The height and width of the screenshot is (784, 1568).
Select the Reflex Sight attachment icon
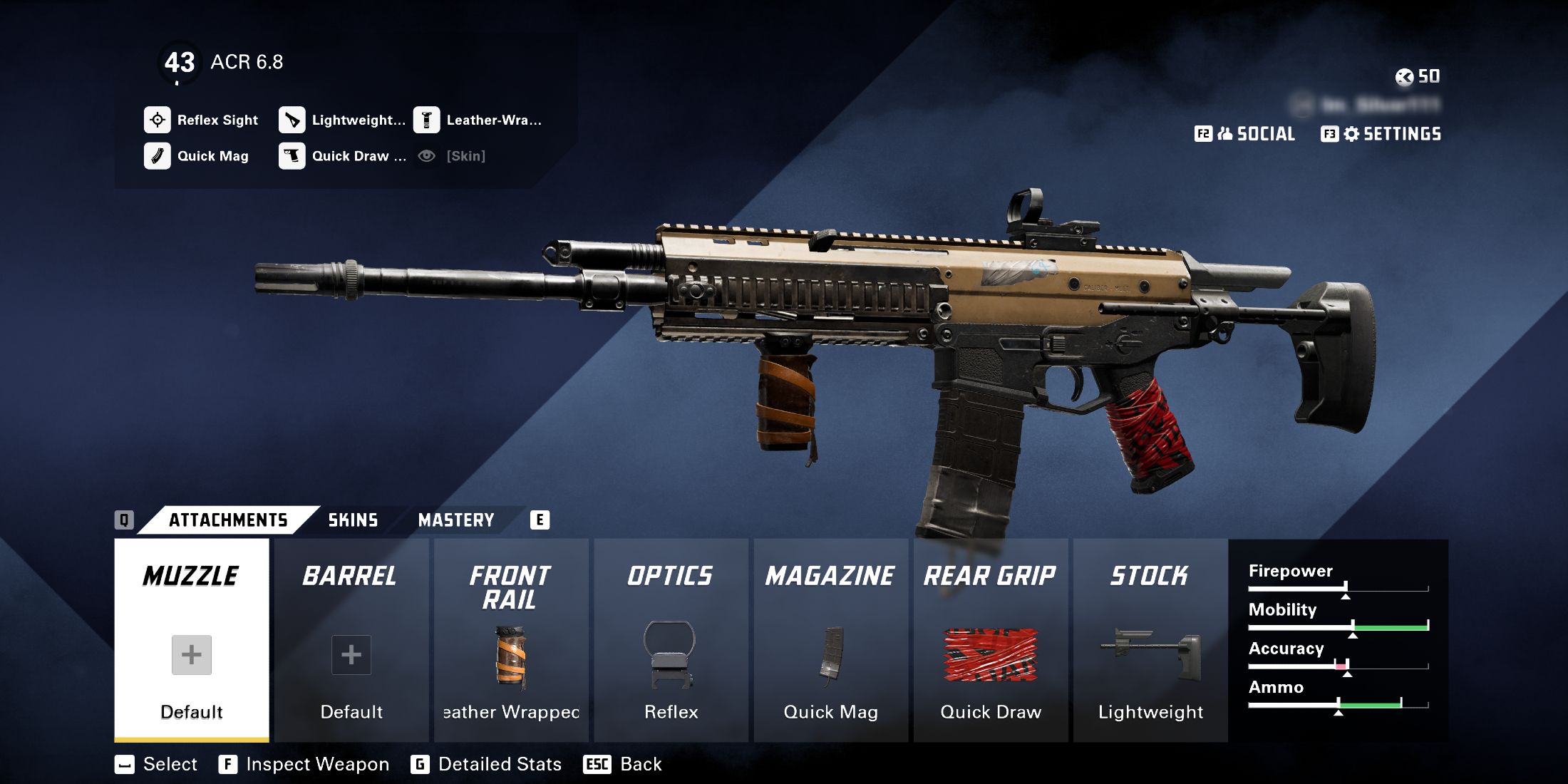click(x=158, y=120)
